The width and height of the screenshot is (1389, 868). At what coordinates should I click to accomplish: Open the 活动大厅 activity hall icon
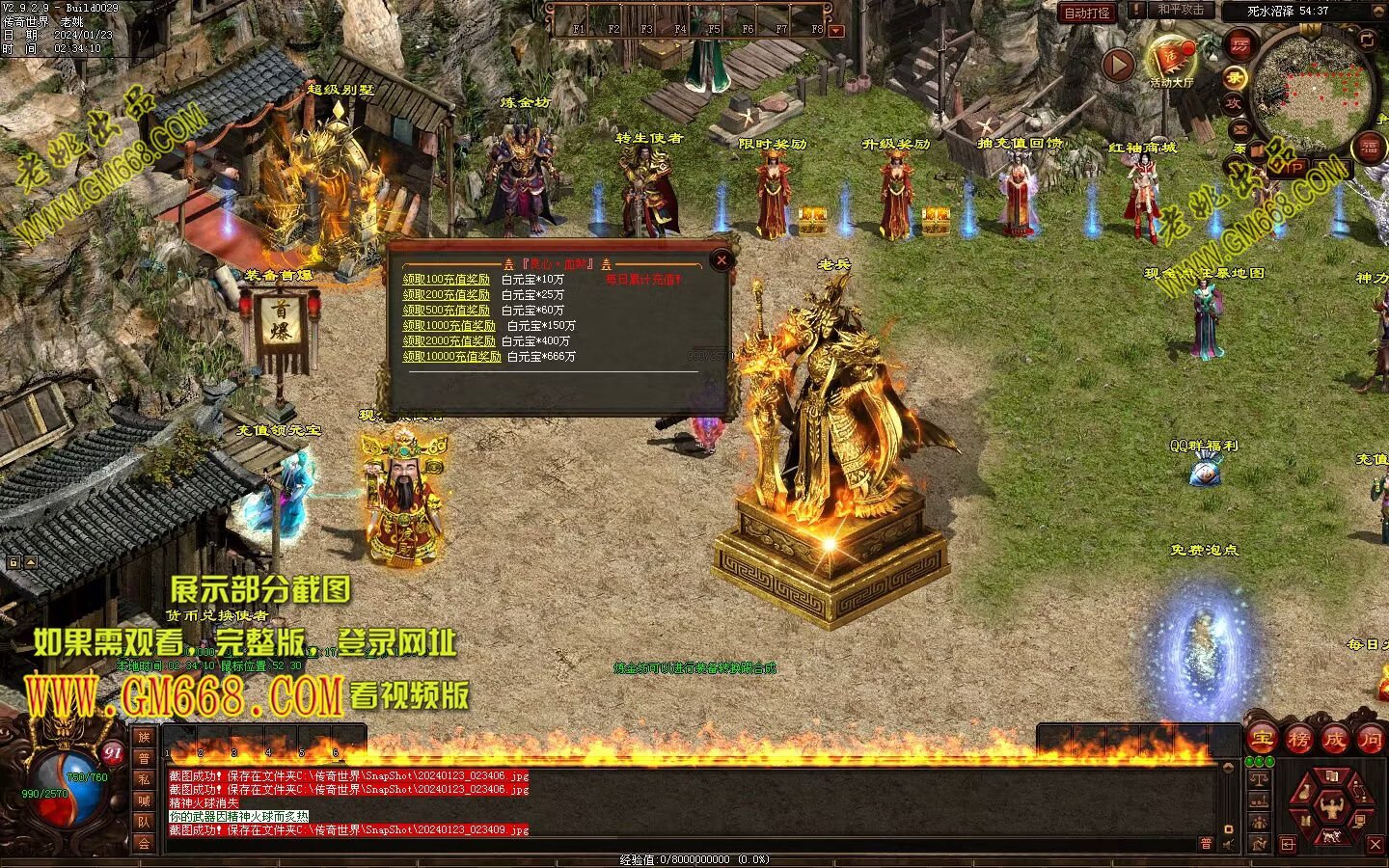click(1171, 61)
